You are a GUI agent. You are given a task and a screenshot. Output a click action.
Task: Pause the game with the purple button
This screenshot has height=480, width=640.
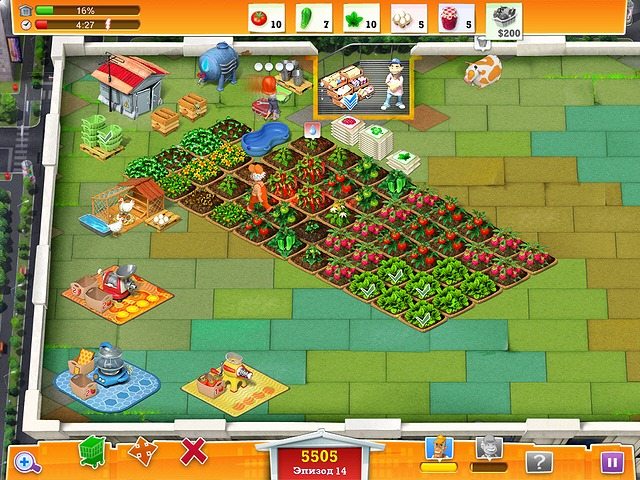click(610, 461)
